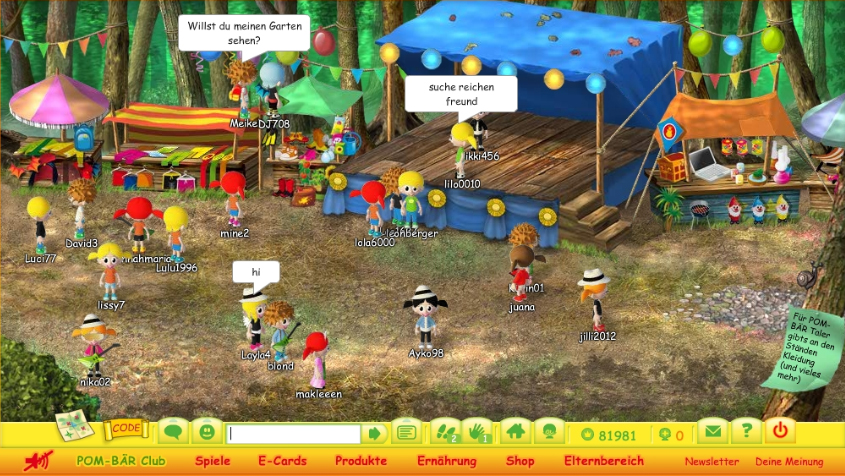Go to your house with the home icon

[515, 433]
